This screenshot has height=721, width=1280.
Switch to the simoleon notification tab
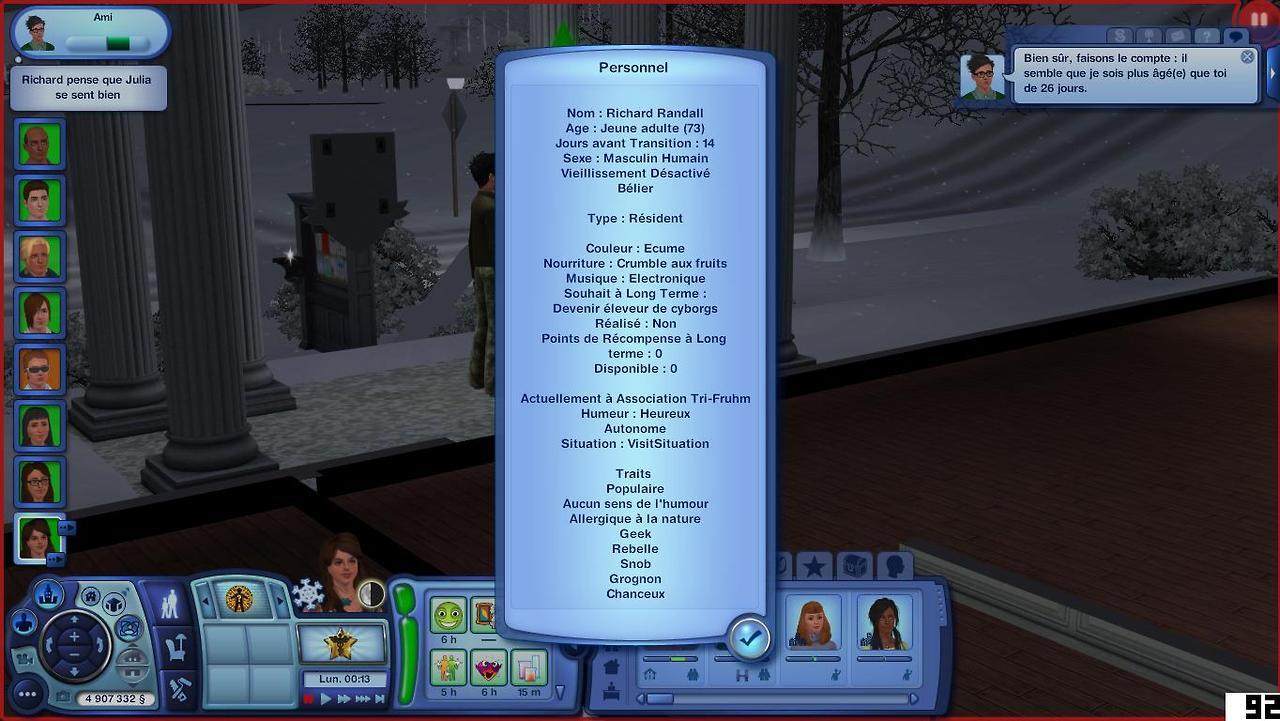point(1120,37)
